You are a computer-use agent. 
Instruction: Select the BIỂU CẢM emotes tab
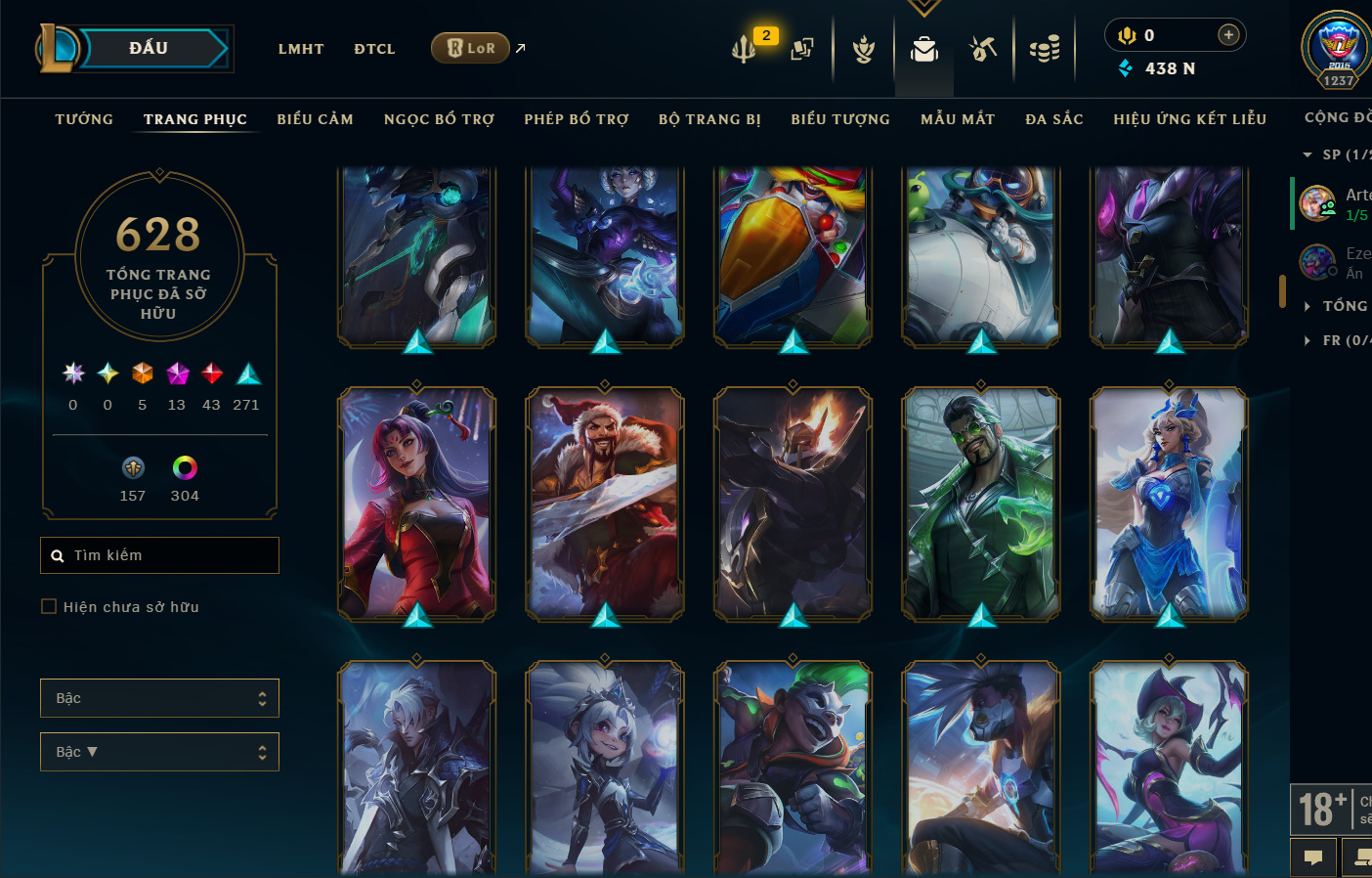(315, 119)
